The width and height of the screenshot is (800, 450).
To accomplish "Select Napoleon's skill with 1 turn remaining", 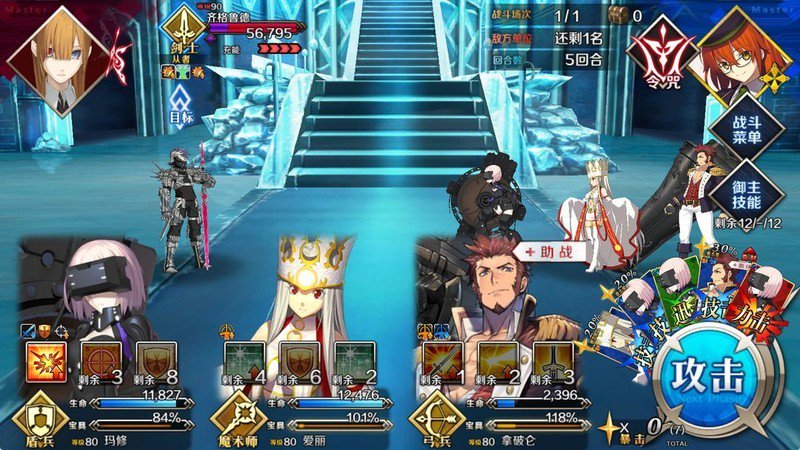I will click(443, 364).
